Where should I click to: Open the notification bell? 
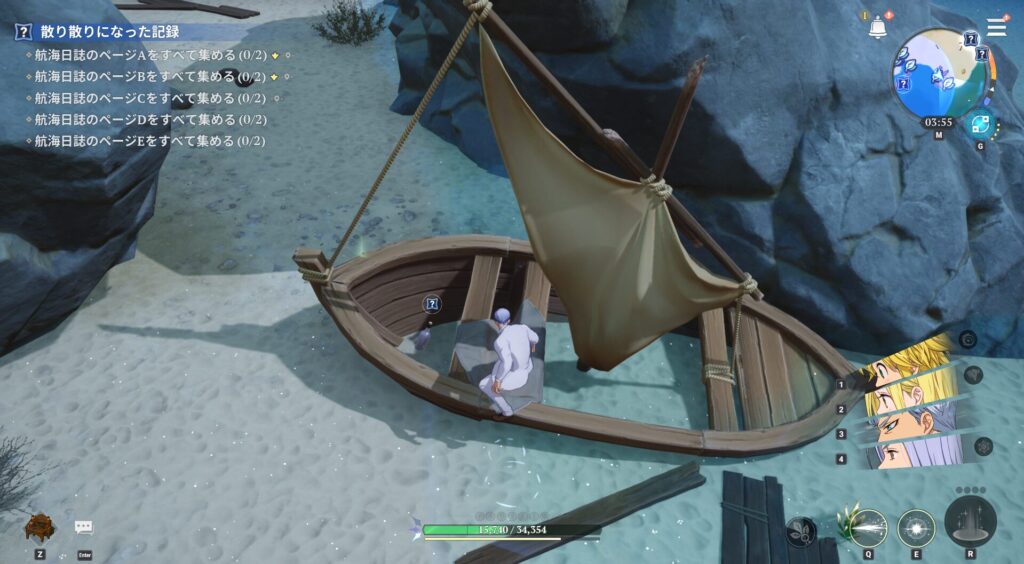click(x=878, y=29)
